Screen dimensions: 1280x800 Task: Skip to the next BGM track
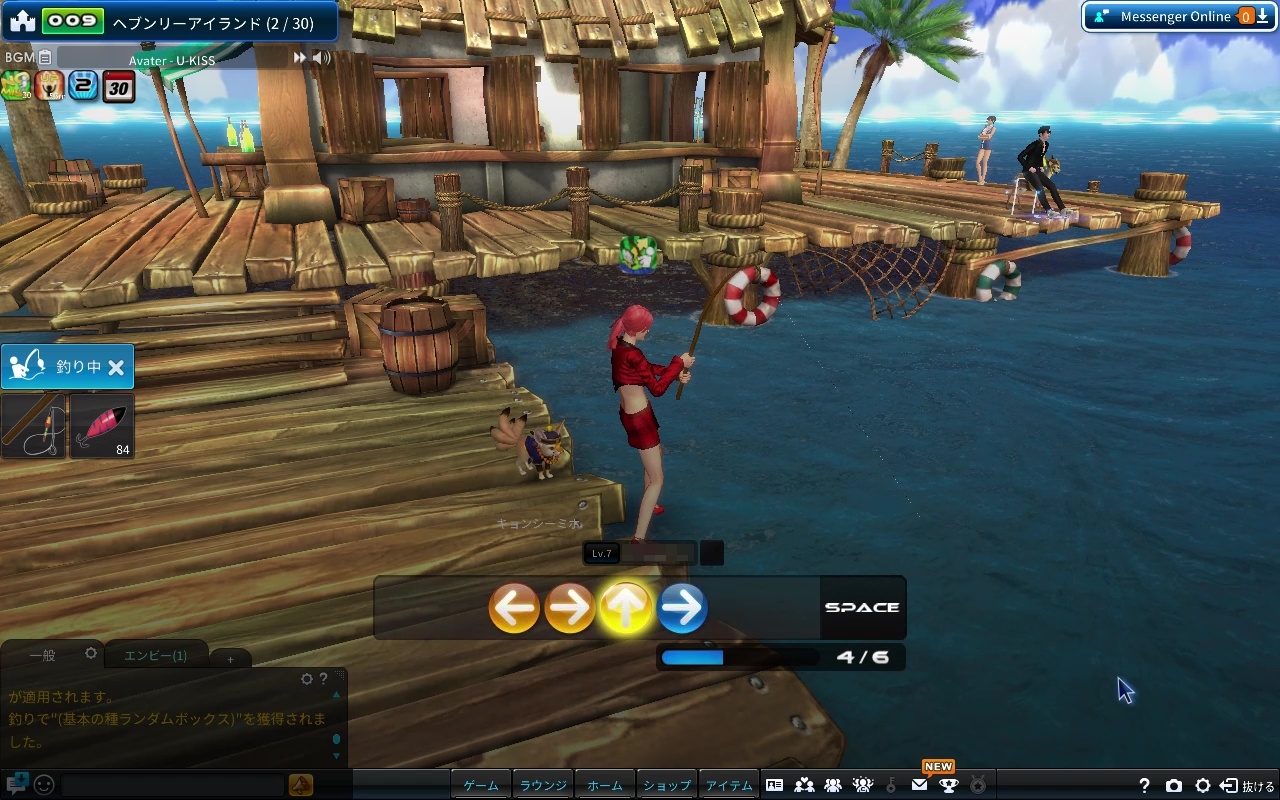pos(299,58)
